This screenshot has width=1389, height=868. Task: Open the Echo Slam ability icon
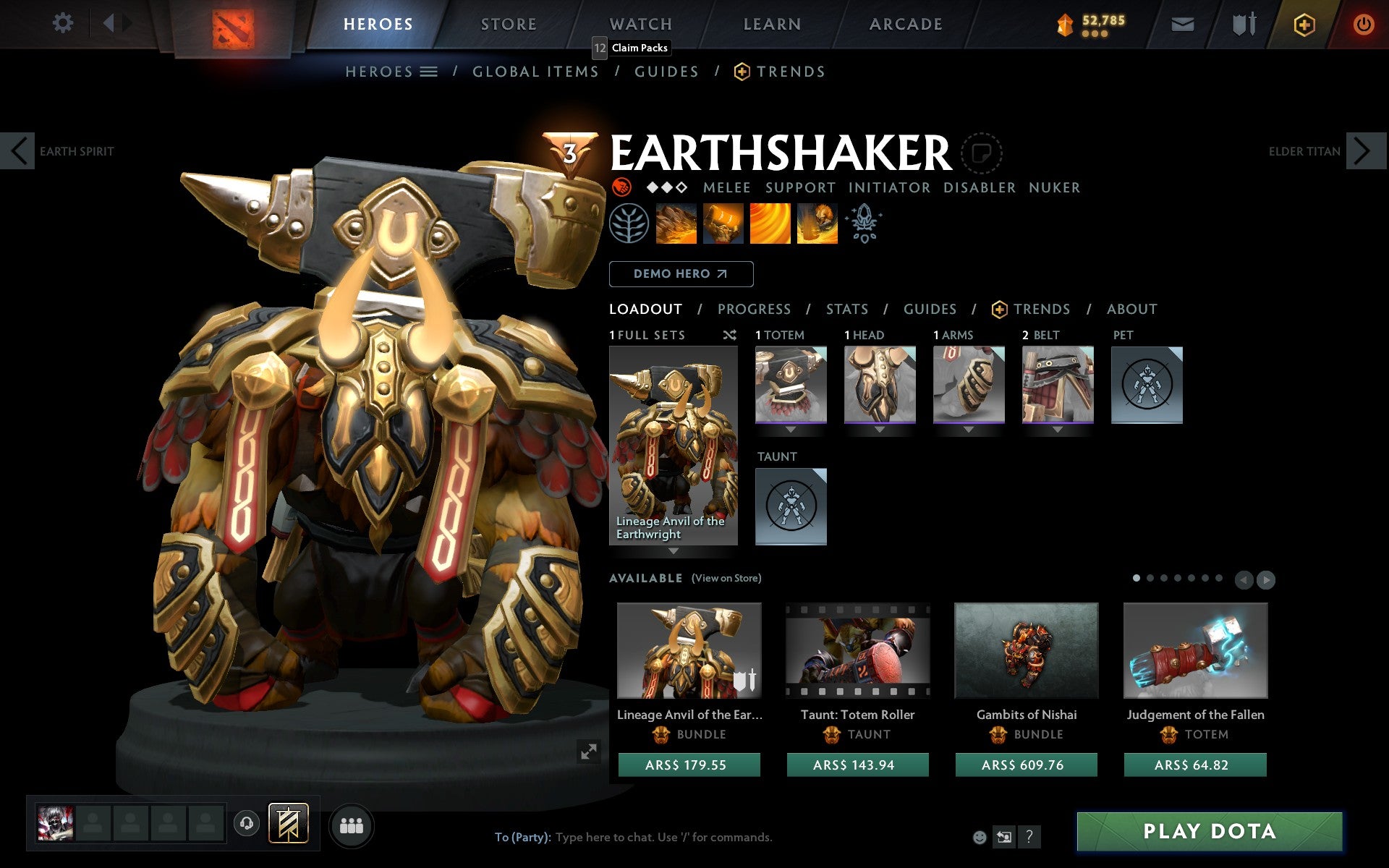[816, 224]
